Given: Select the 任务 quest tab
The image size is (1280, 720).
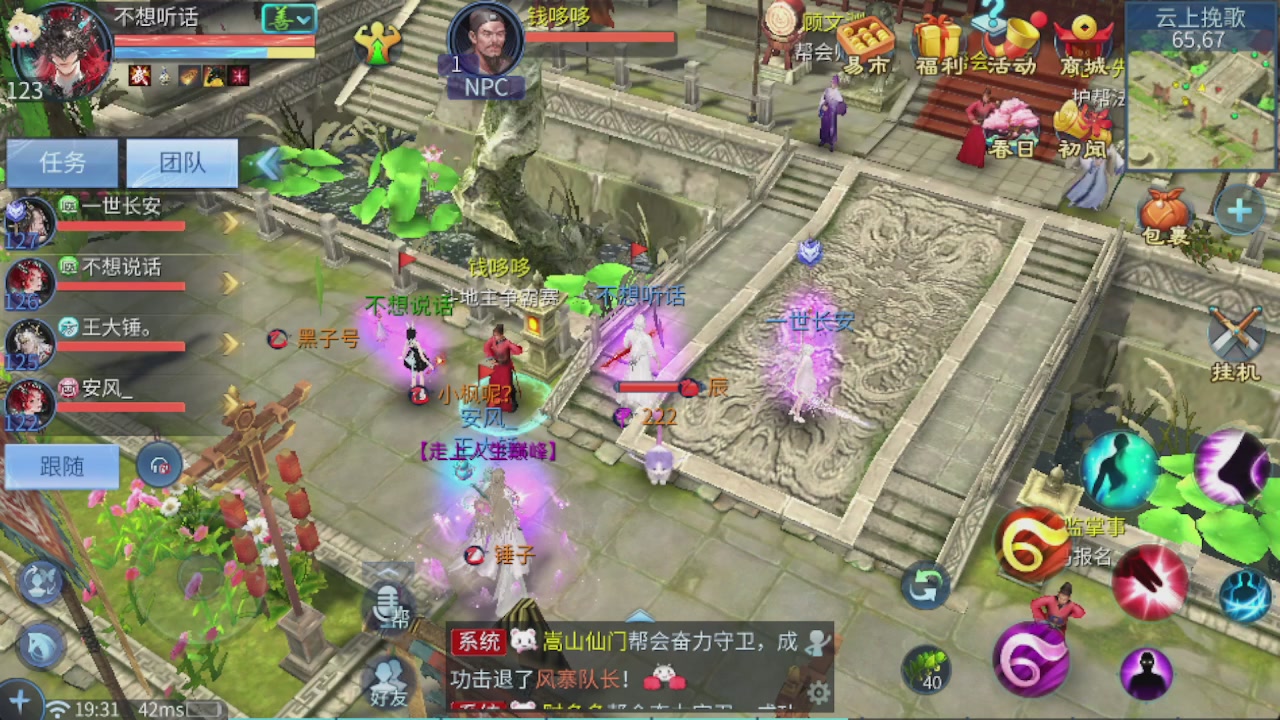Looking at the screenshot, I should click(62, 162).
